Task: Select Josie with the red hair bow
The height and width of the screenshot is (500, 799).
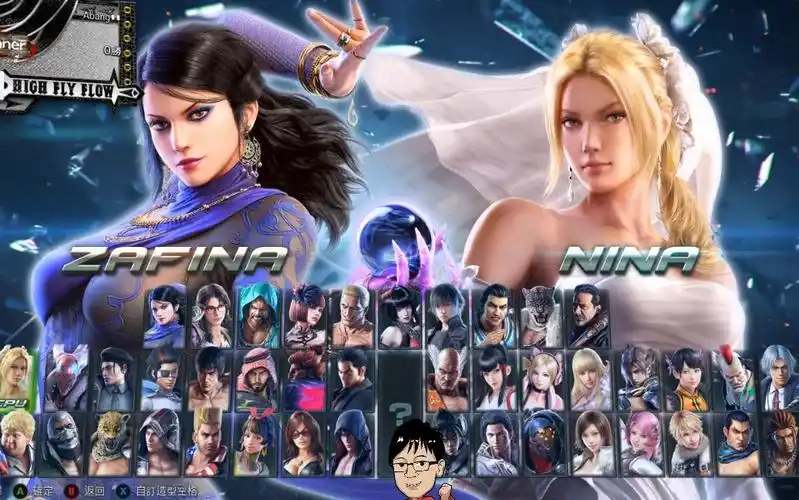Action: 258,440
